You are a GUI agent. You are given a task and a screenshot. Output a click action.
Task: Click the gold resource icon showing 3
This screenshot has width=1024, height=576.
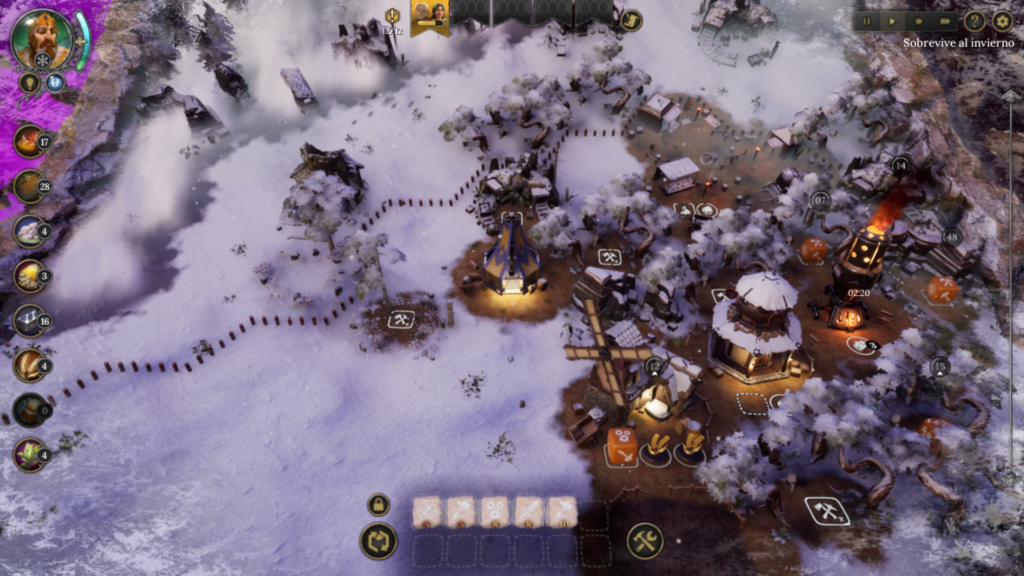29,276
